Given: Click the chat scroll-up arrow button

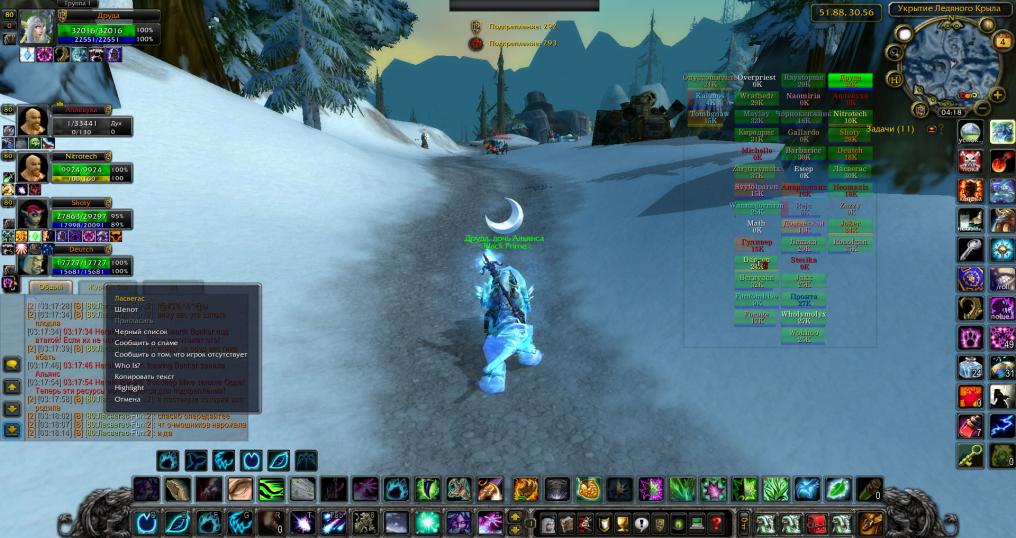Looking at the screenshot, I should coord(12,387).
